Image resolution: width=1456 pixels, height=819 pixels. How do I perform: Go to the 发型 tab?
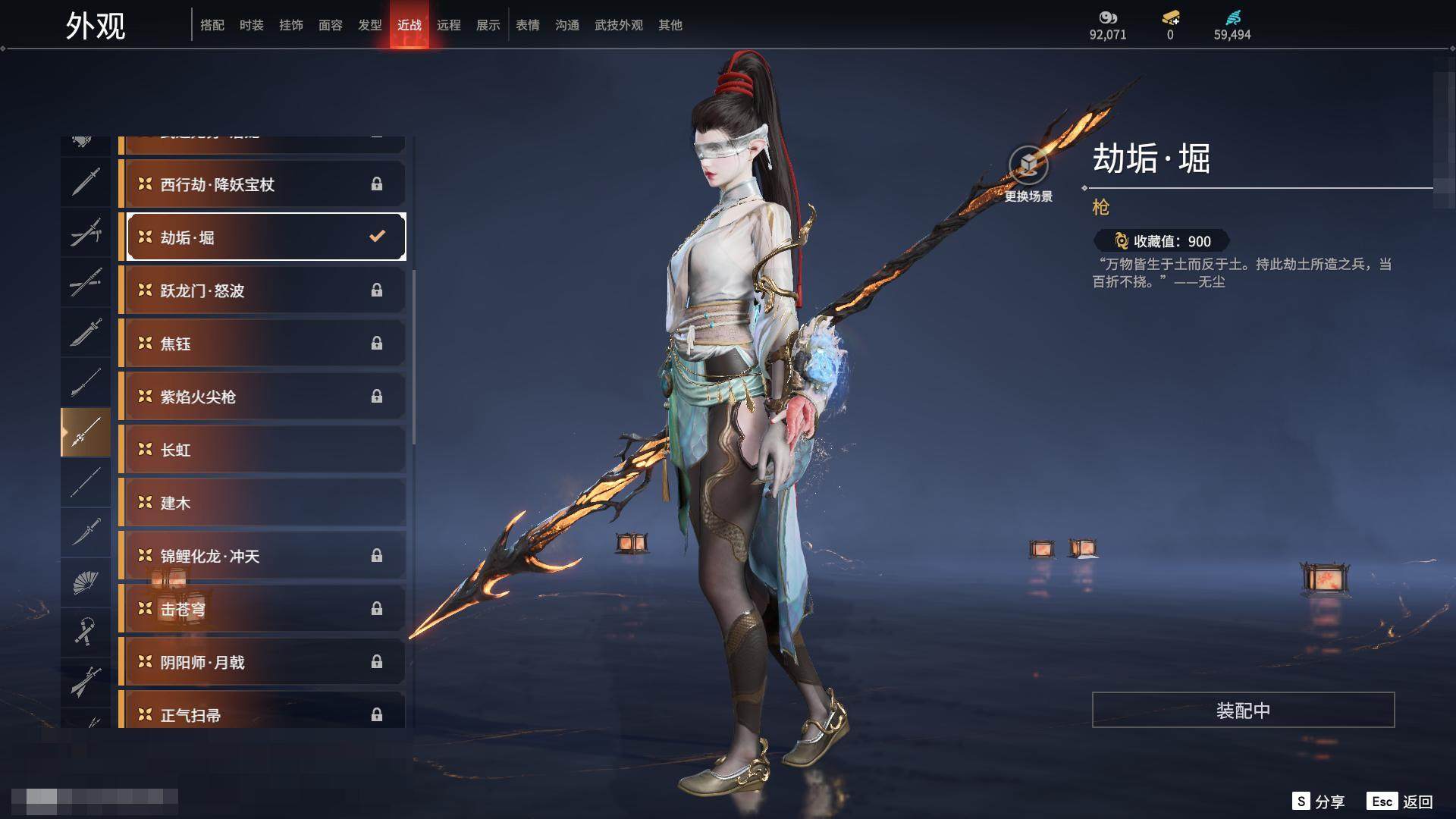click(x=369, y=25)
